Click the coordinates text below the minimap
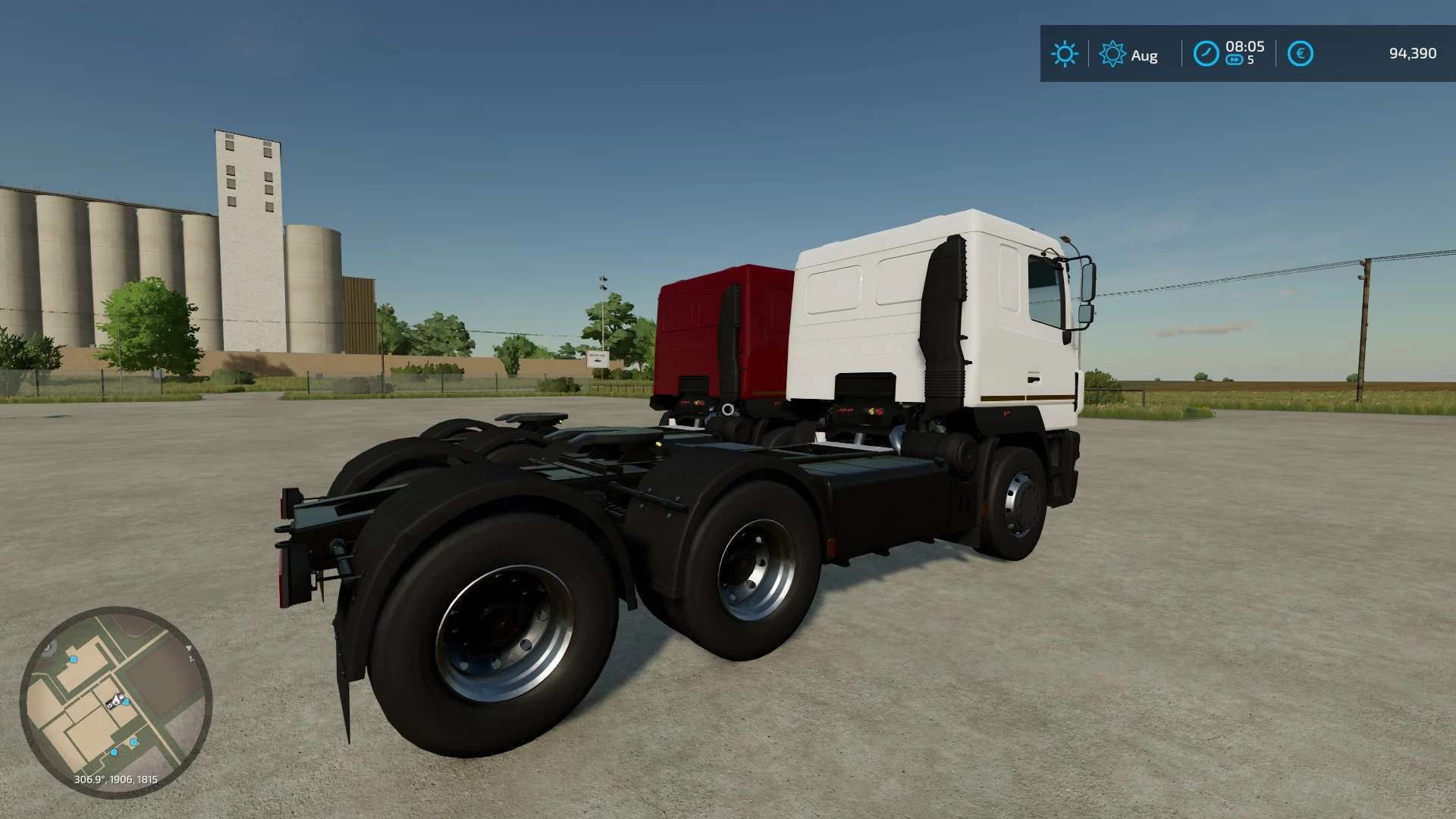The image size is (1456, 819). tap(115, 780)
